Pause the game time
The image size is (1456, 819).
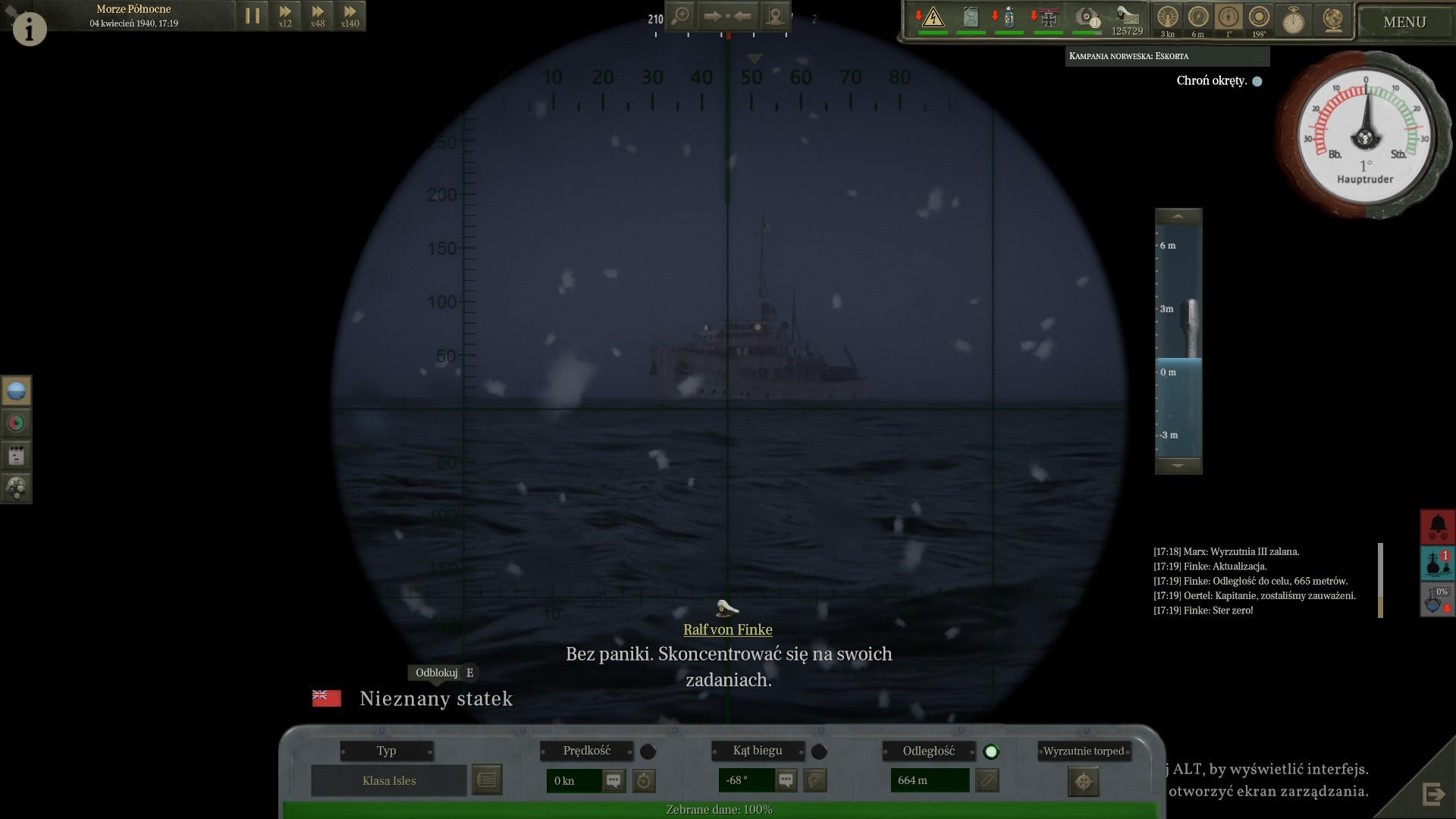(253, 16)
